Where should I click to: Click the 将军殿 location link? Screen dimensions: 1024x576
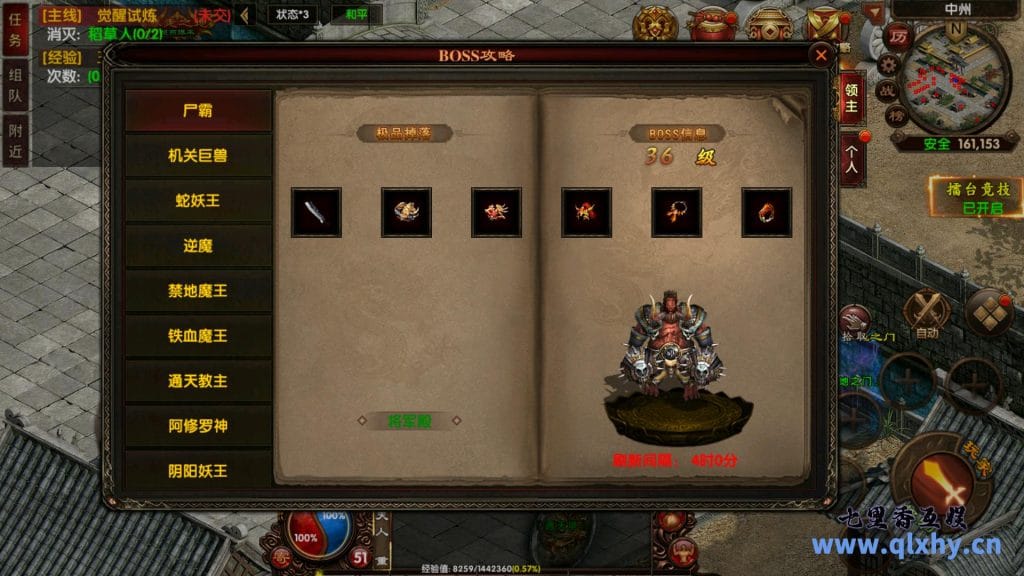pos(408,421)
